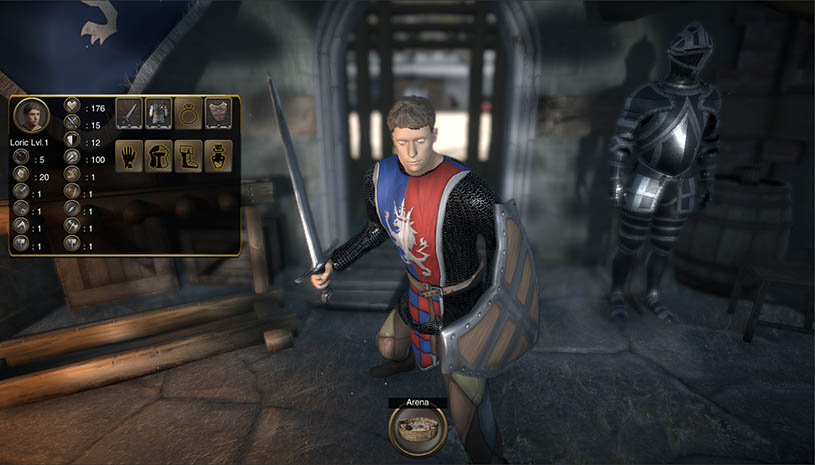Open the gloves equipment slot
815x465 pixels.
(x=129, y=156)
